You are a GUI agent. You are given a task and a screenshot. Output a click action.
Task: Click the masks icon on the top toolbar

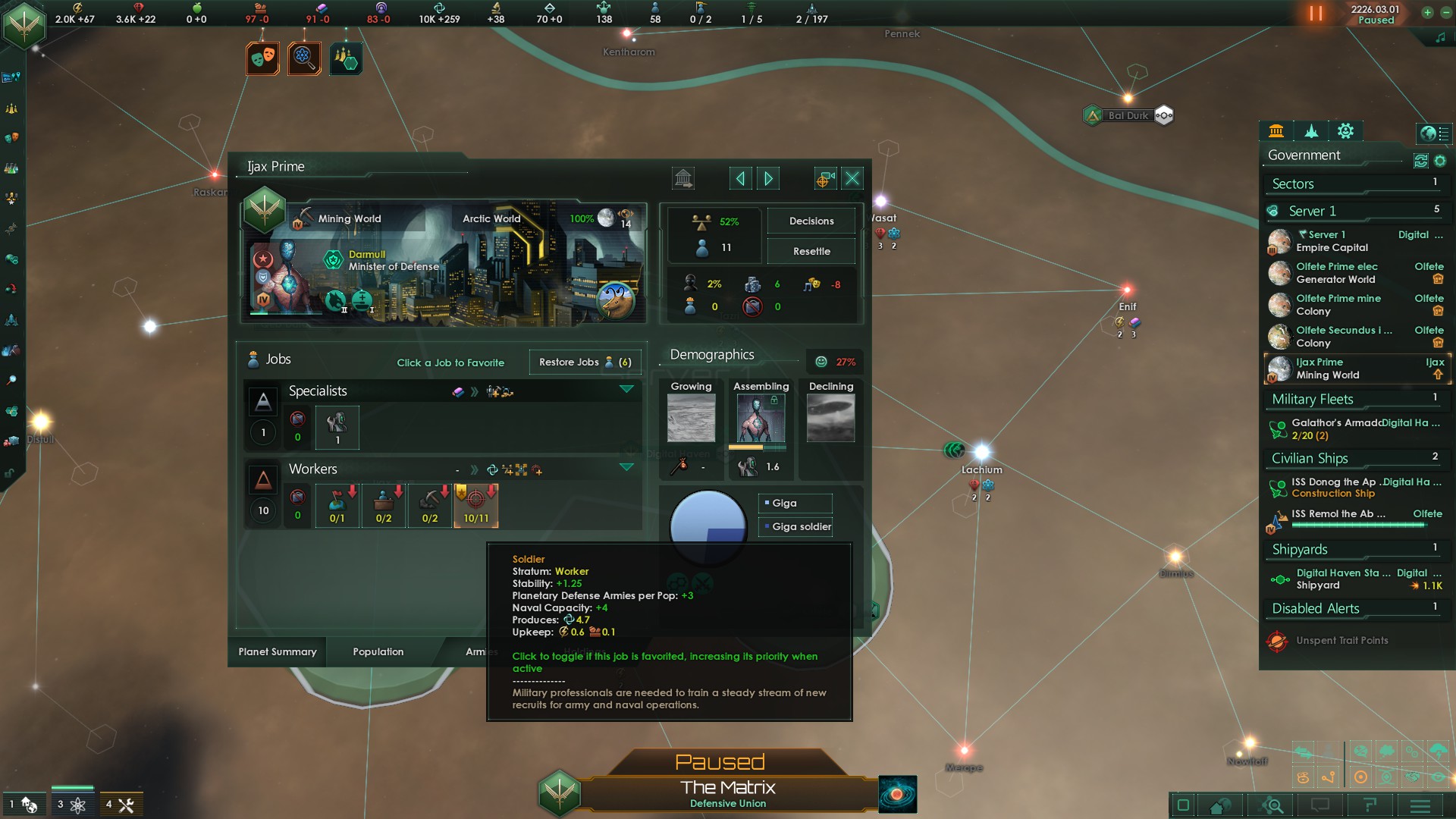tap(261, 58)
